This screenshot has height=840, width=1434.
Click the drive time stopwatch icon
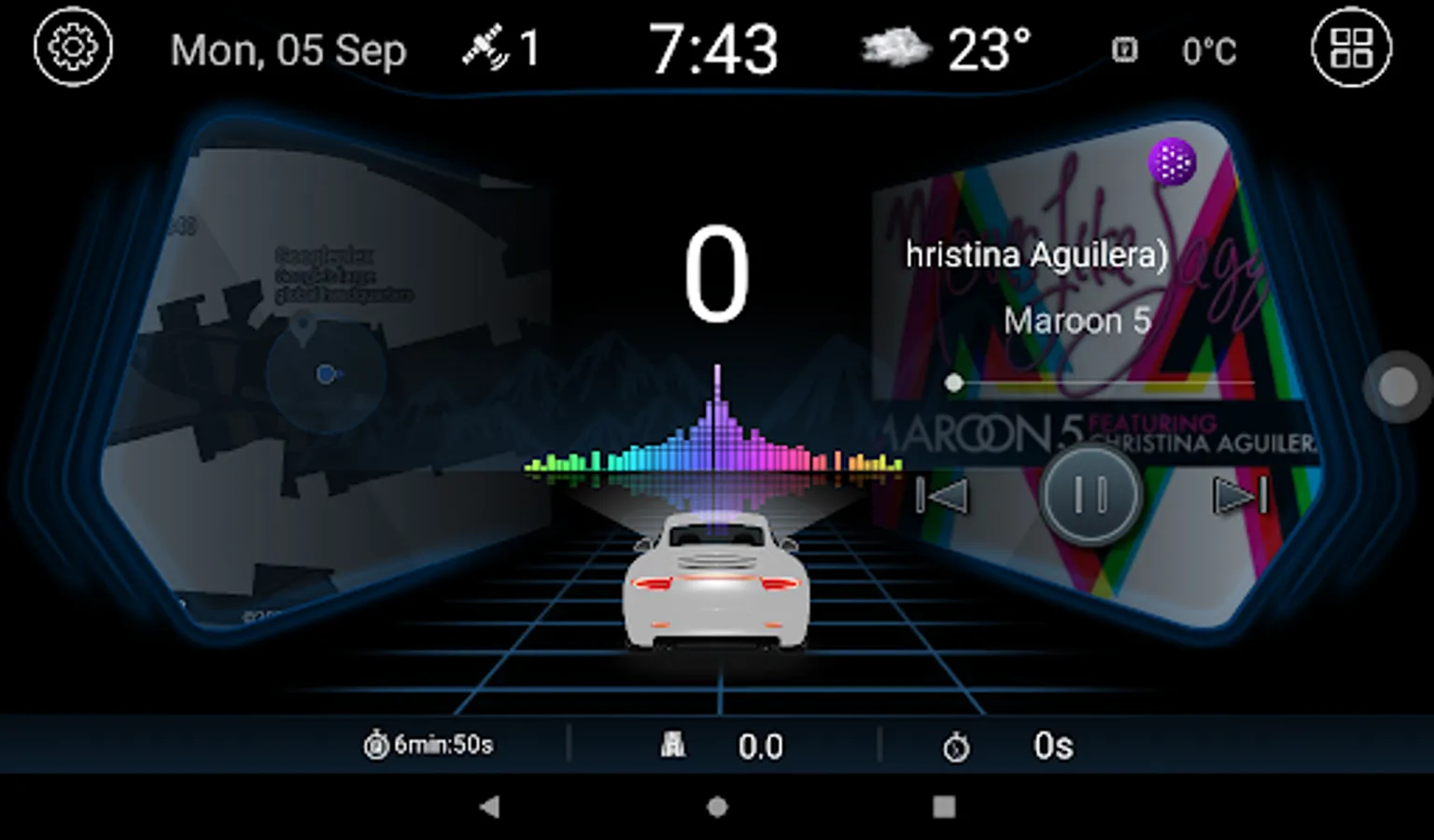[376, 744]
